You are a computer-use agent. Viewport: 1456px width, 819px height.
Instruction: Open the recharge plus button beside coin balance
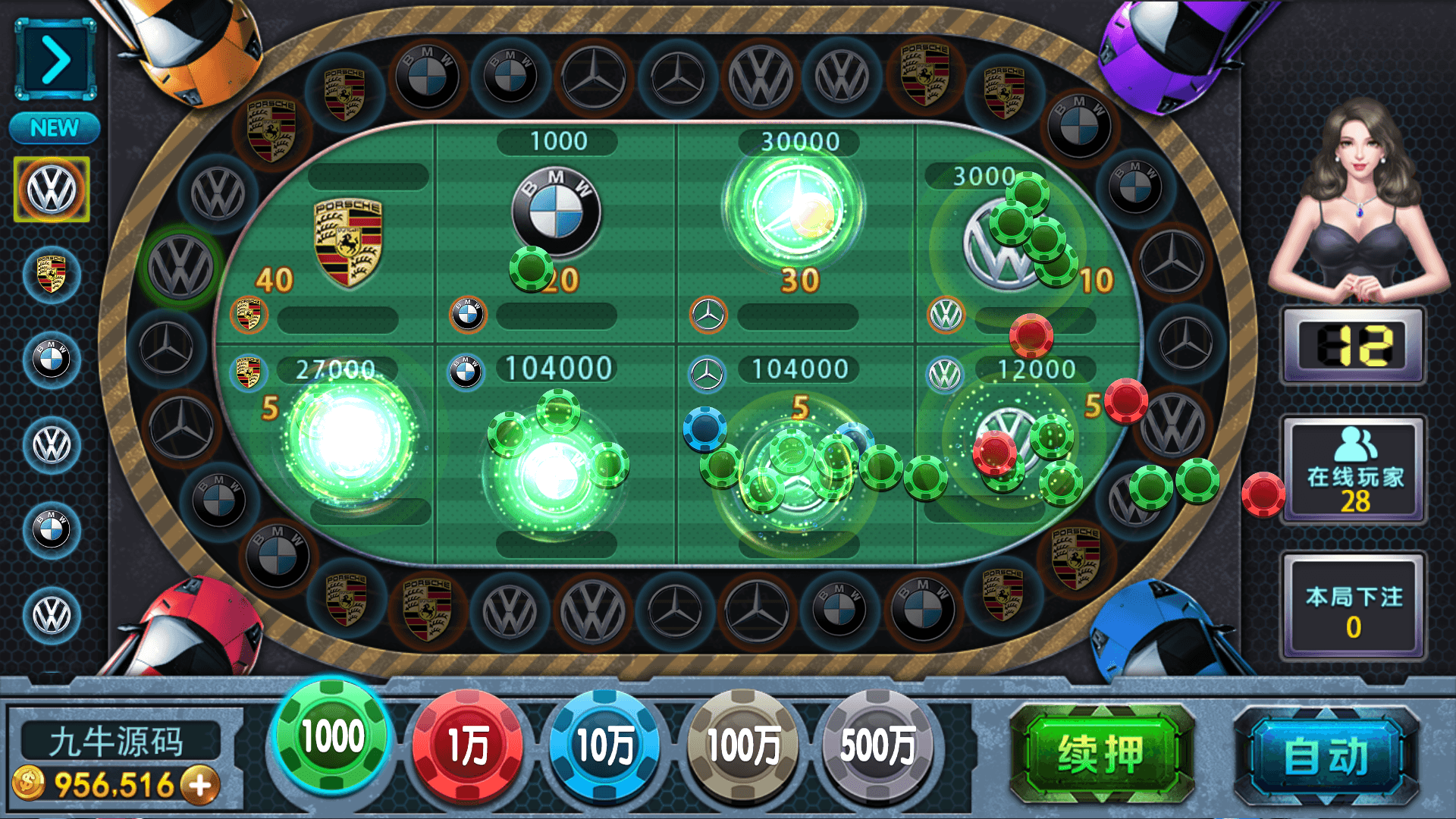[201, 785]
